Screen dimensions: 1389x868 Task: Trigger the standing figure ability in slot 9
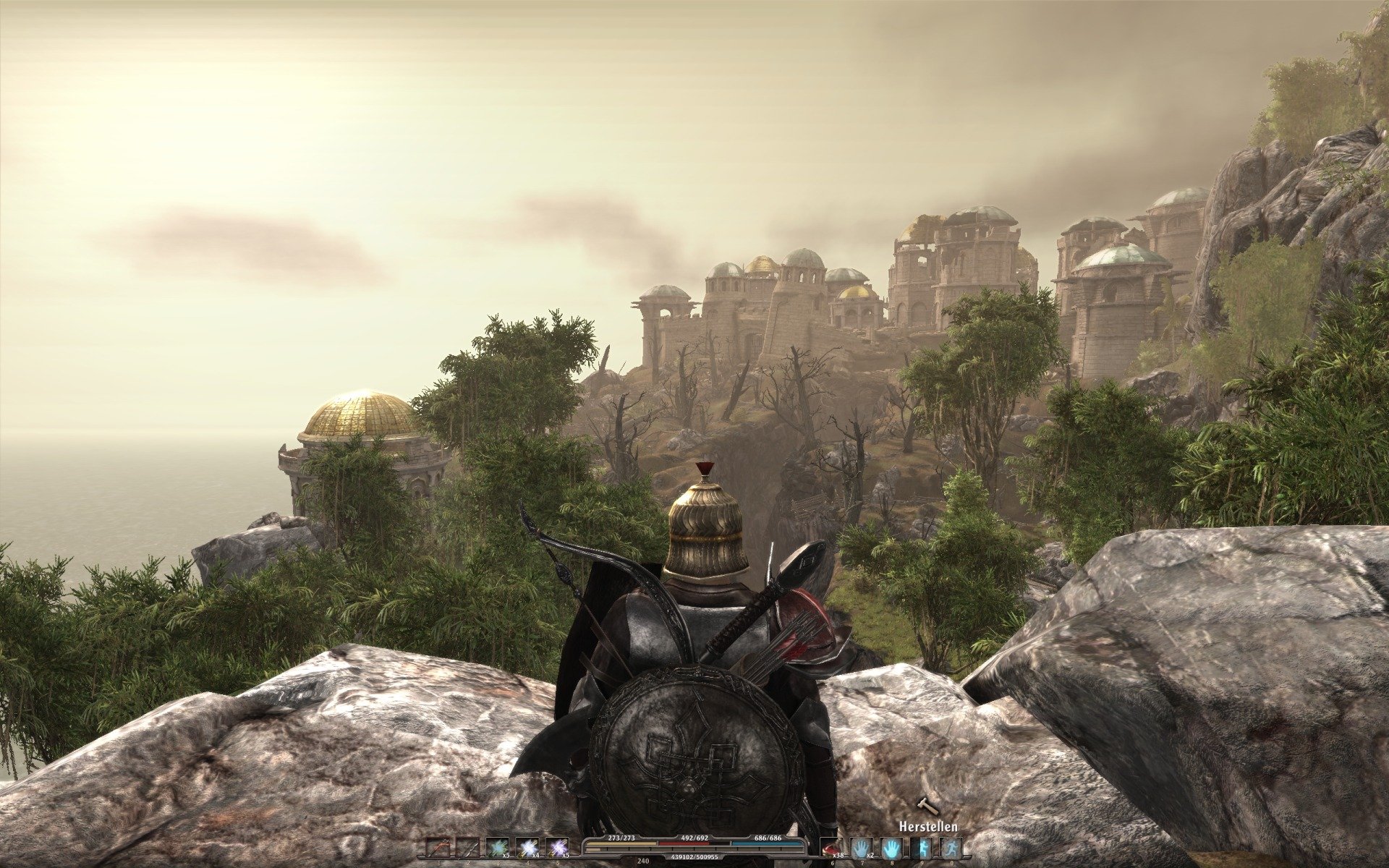point(922,847)
